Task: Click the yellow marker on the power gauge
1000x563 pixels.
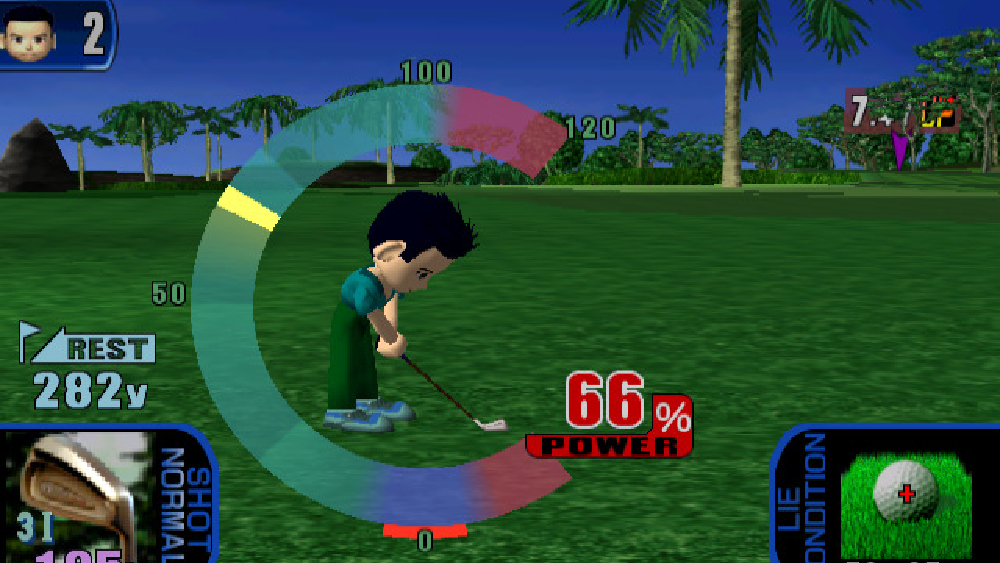Action: tap(249, 206)
